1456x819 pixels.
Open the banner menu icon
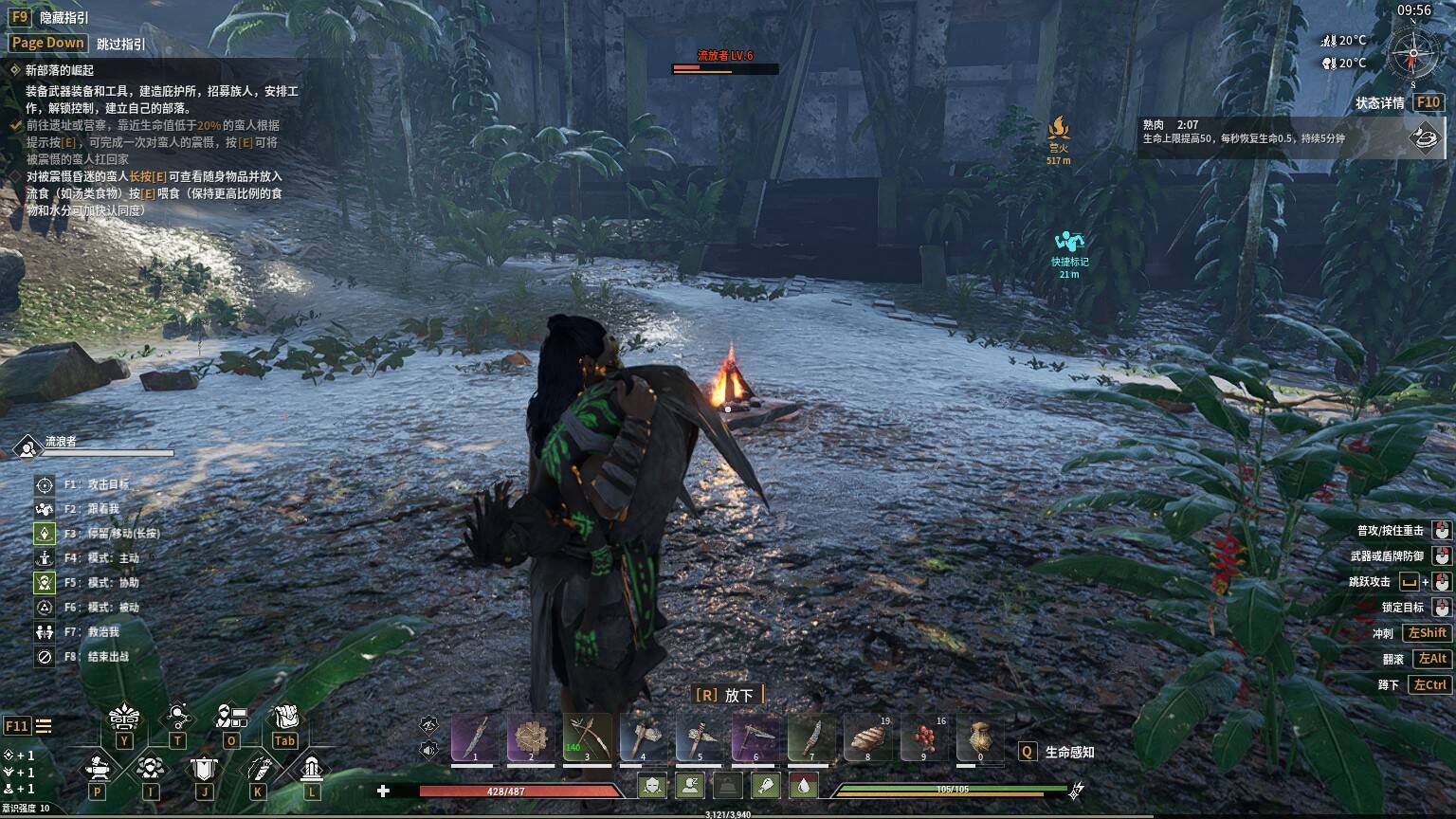pyautogui.click(x=204, y=769)
